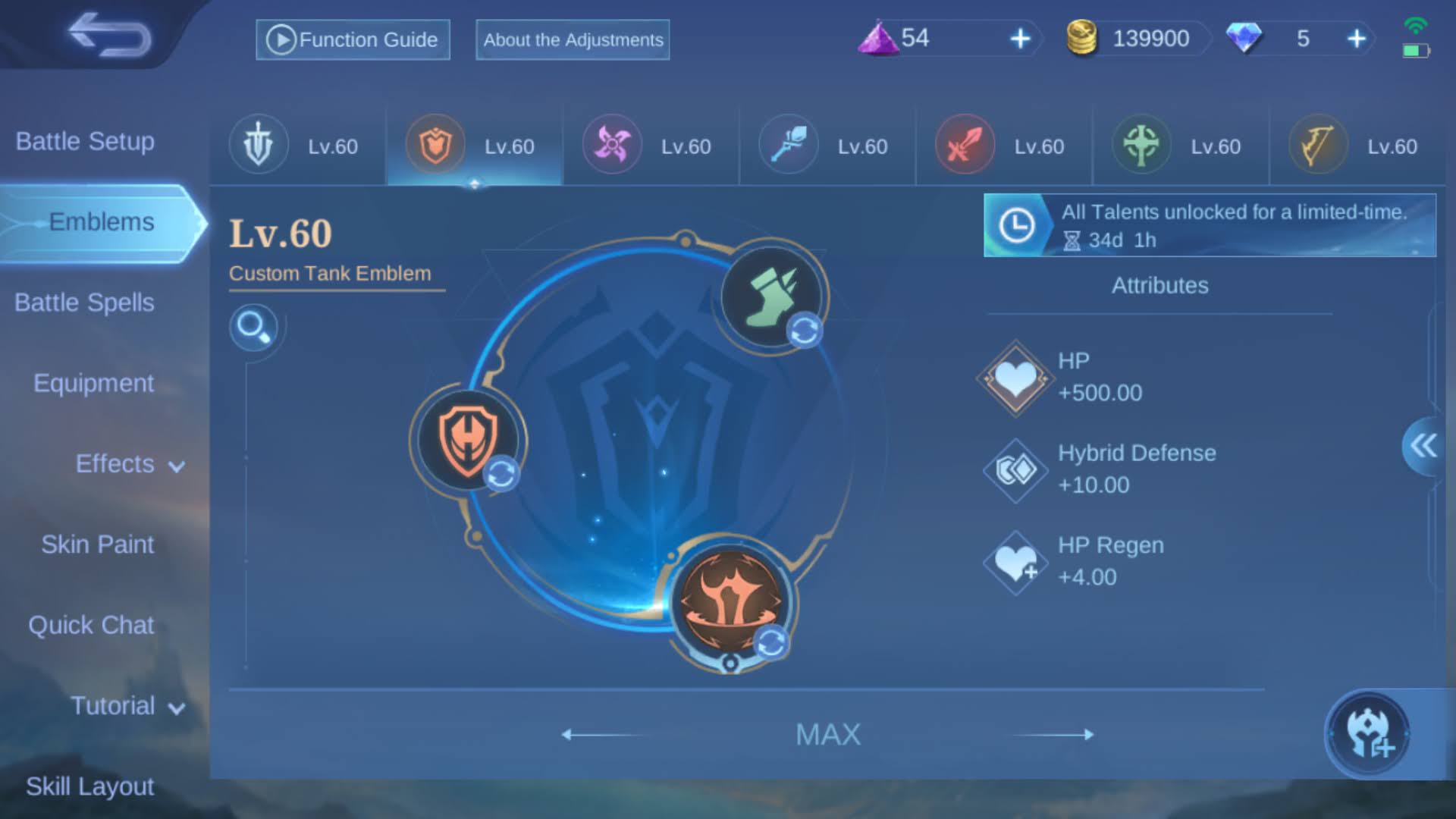Select the Basic emblem shield icon
This screenshot has width=1456, height=819.
click(x=258, y=144)
